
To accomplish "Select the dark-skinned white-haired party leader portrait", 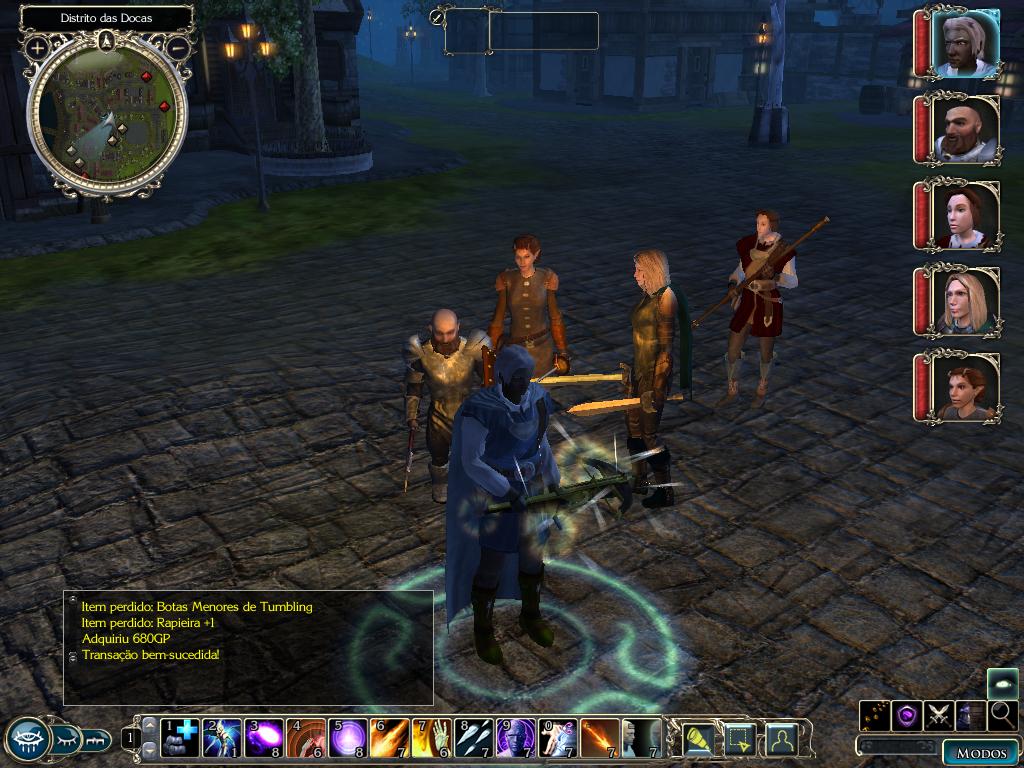I will 964,44.
